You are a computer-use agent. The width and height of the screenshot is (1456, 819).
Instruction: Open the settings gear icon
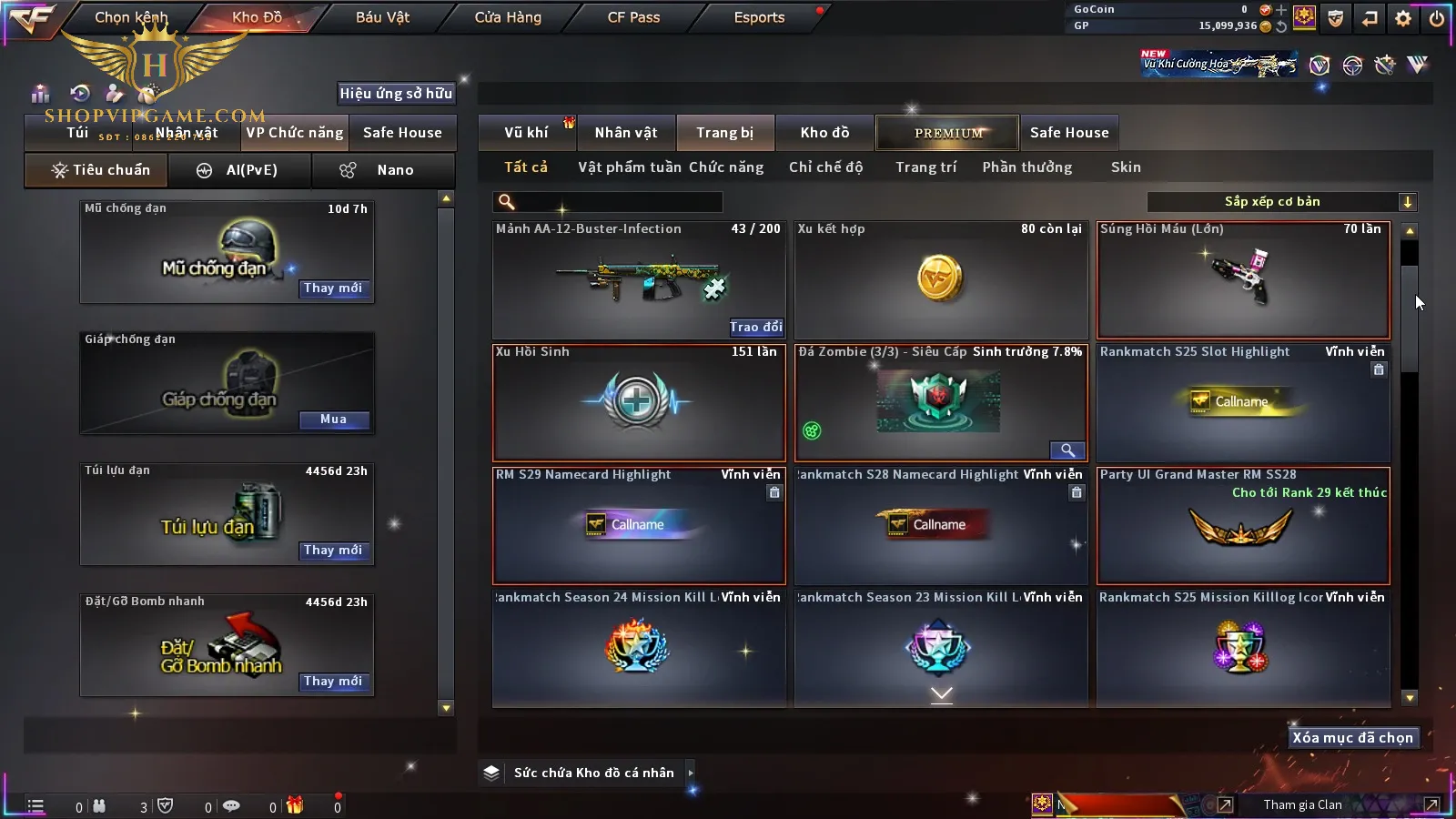1403,18
